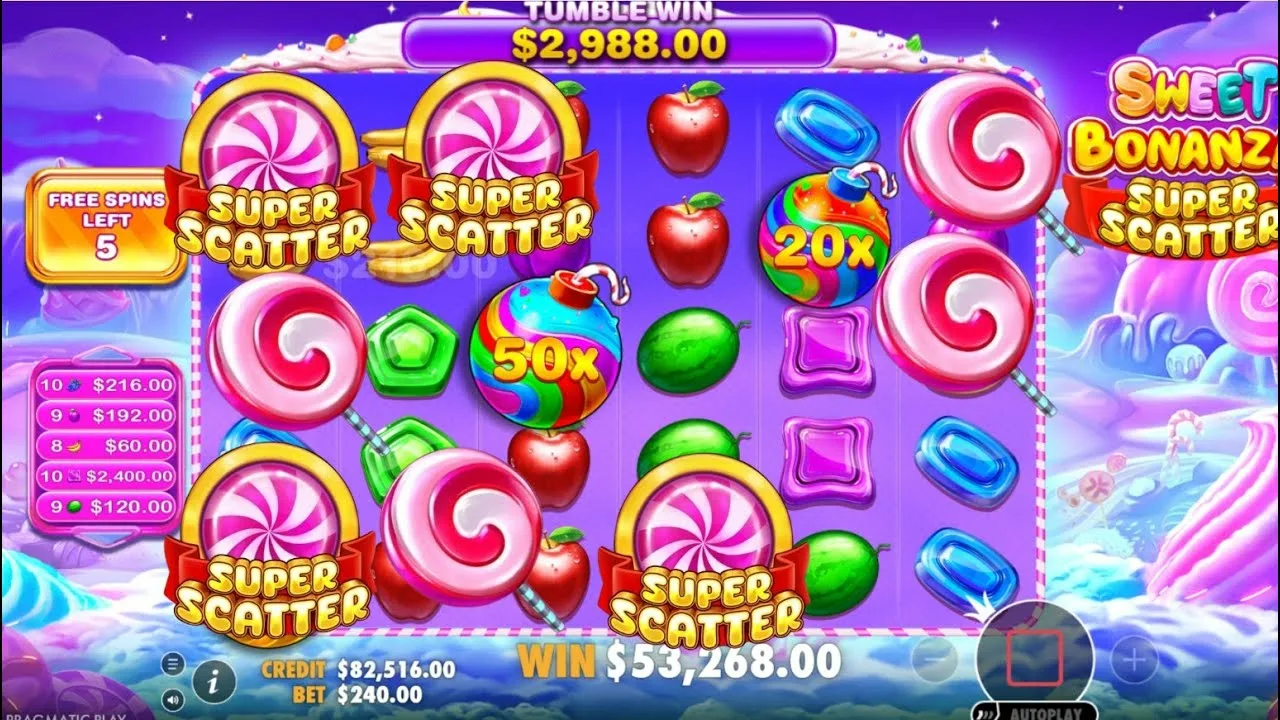
Task: Decrease bet with the minus control
Action: click(x=934, y=658)
